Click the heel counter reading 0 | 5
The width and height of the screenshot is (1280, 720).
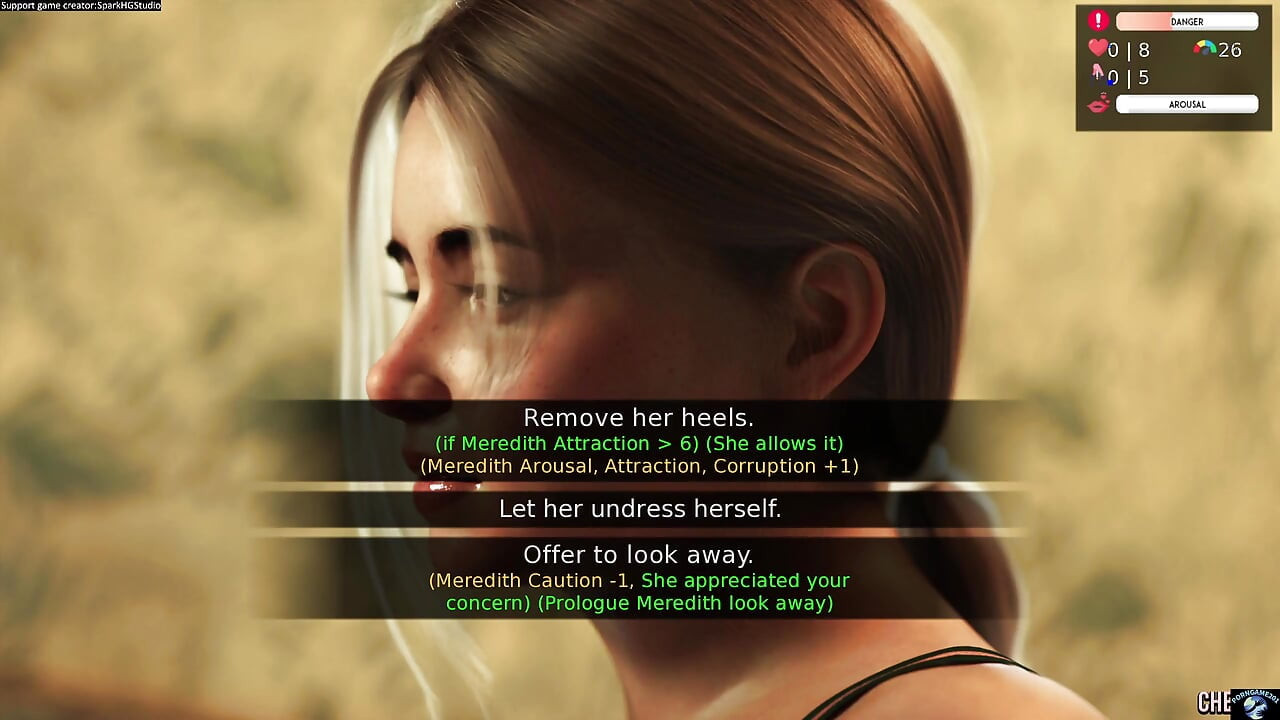1128,77
